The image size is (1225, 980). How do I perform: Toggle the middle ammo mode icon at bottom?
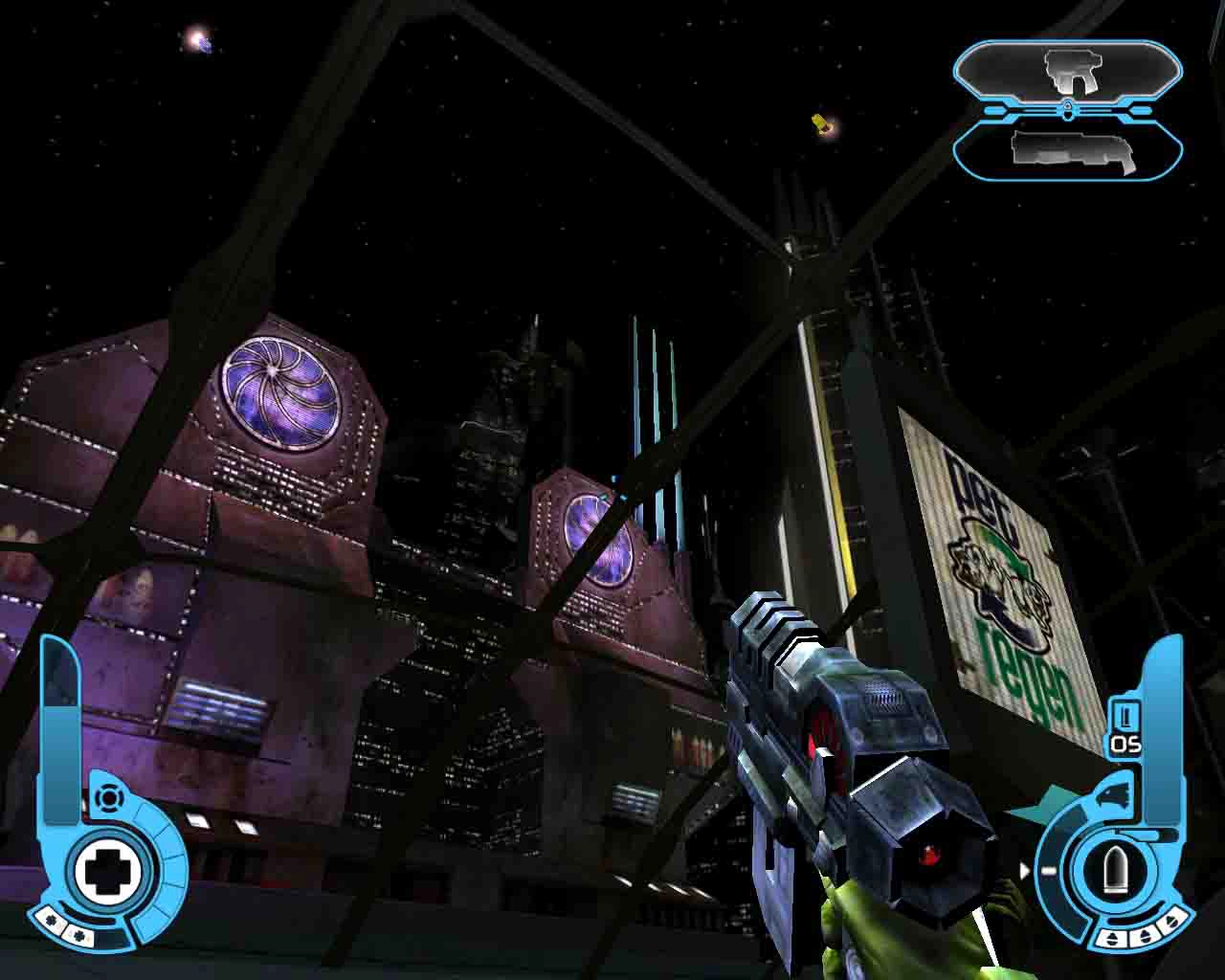tap(1144, 935)
